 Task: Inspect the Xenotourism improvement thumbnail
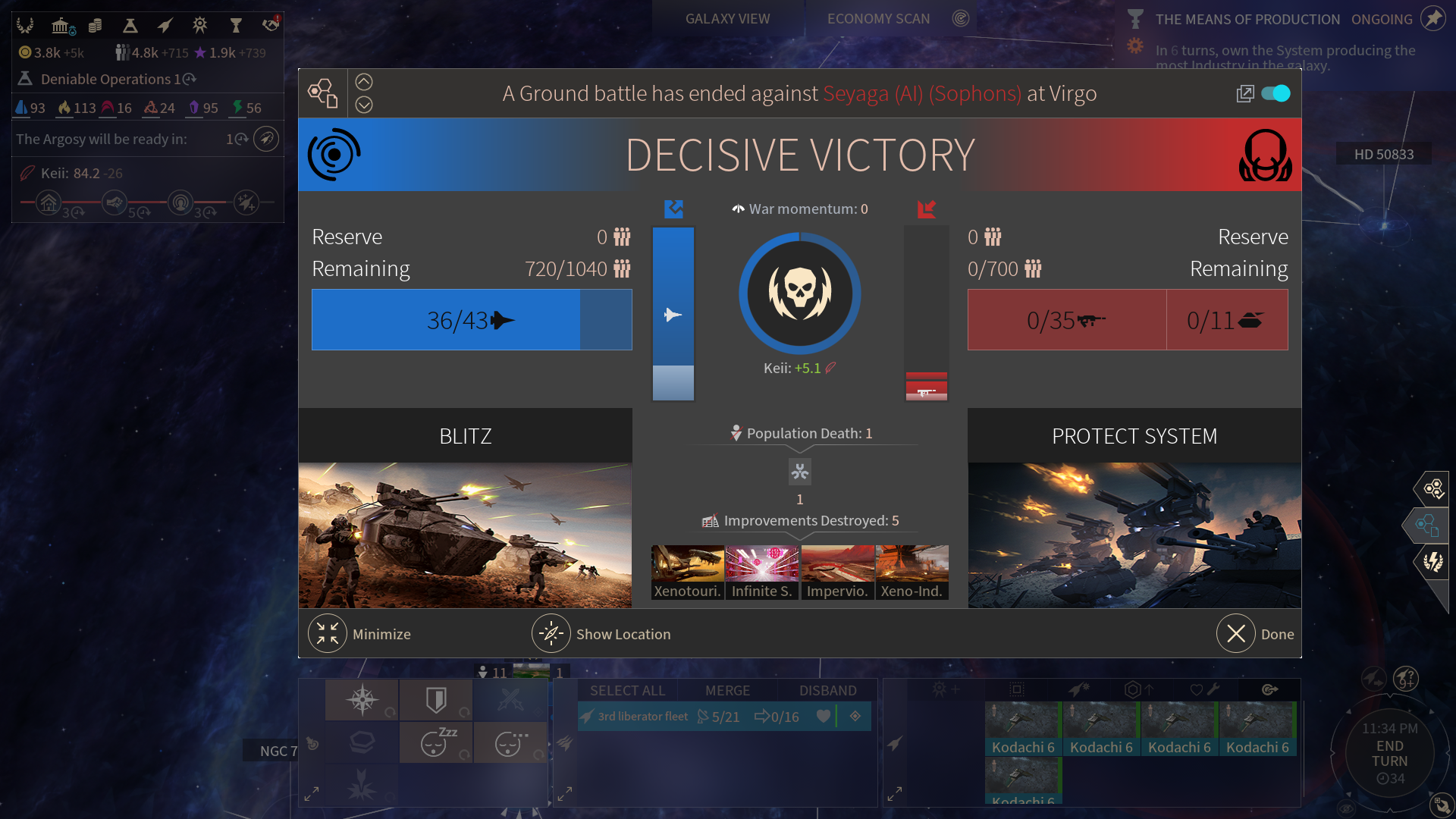[688, 573]
